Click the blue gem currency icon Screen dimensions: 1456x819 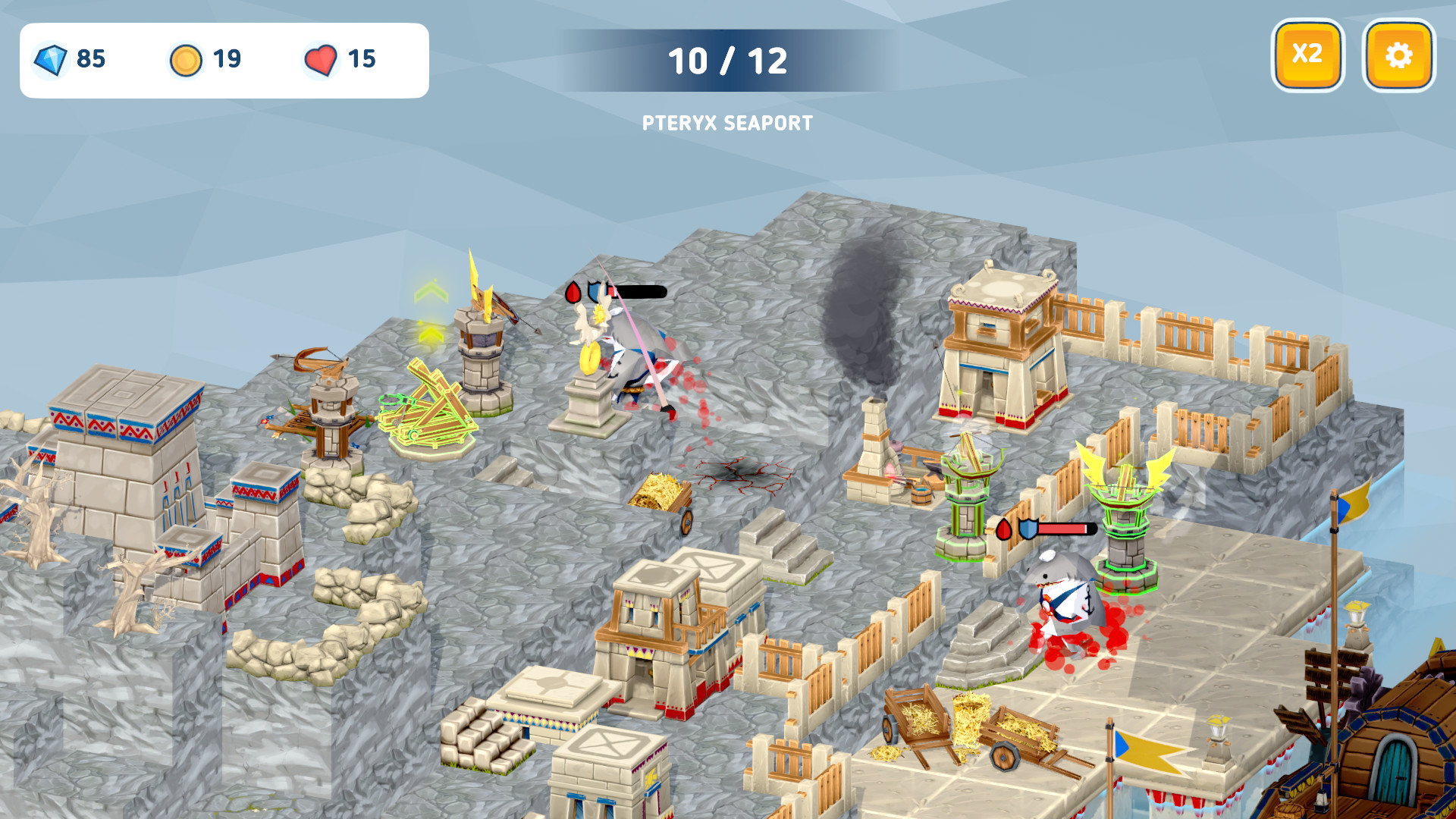point(50,60)
